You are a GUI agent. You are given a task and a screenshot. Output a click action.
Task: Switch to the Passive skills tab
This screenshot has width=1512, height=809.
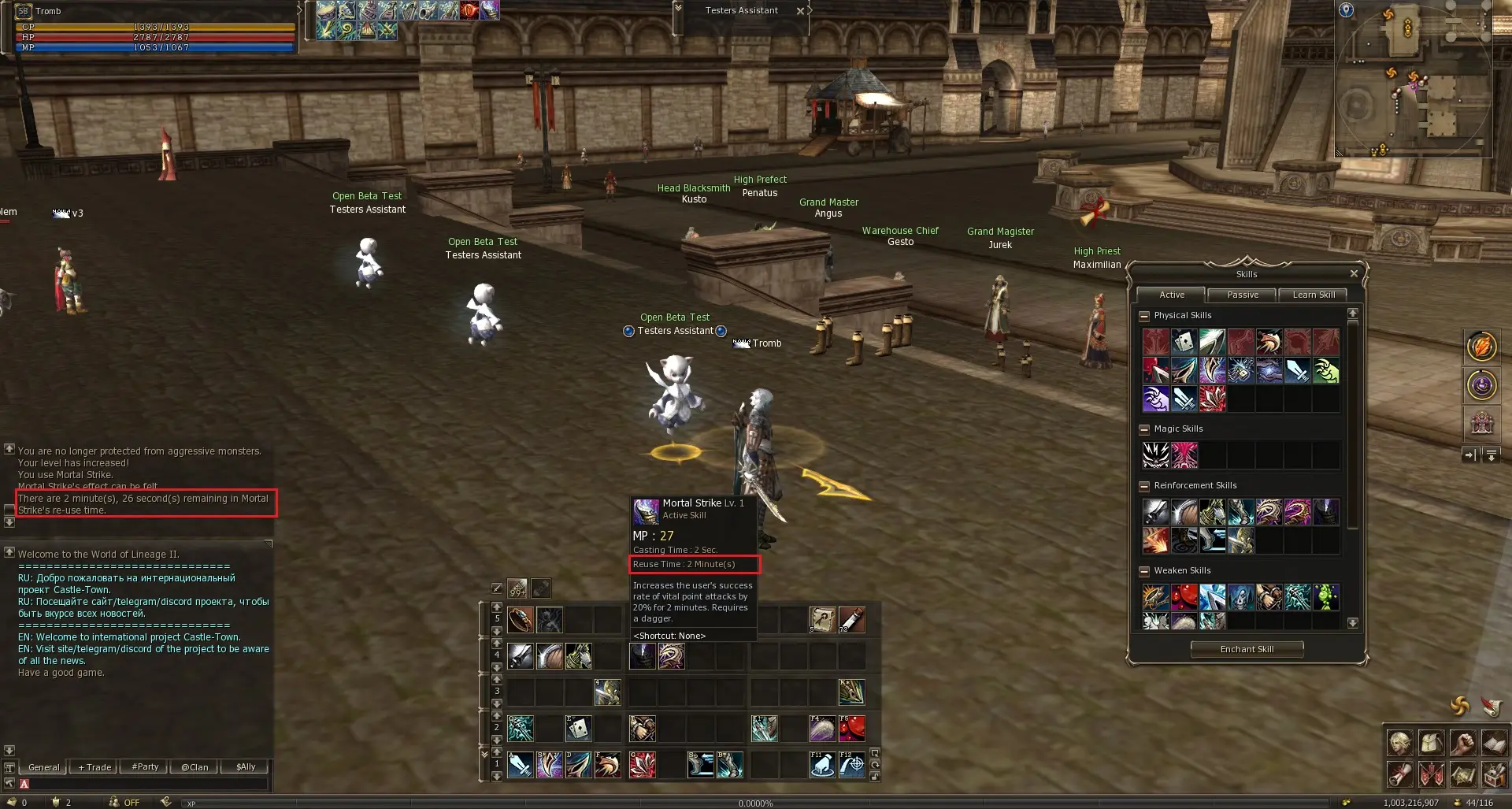[x=1242, y=295]
